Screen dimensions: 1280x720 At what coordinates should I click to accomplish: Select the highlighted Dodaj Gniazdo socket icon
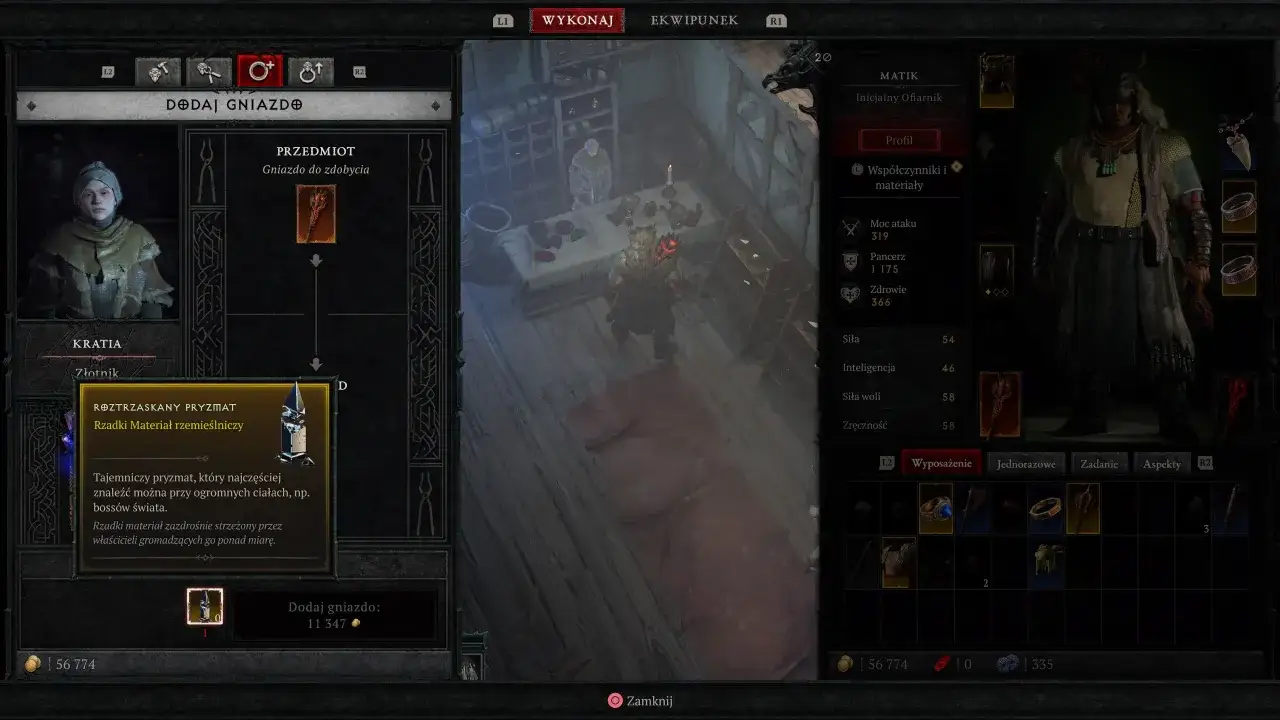261,70
